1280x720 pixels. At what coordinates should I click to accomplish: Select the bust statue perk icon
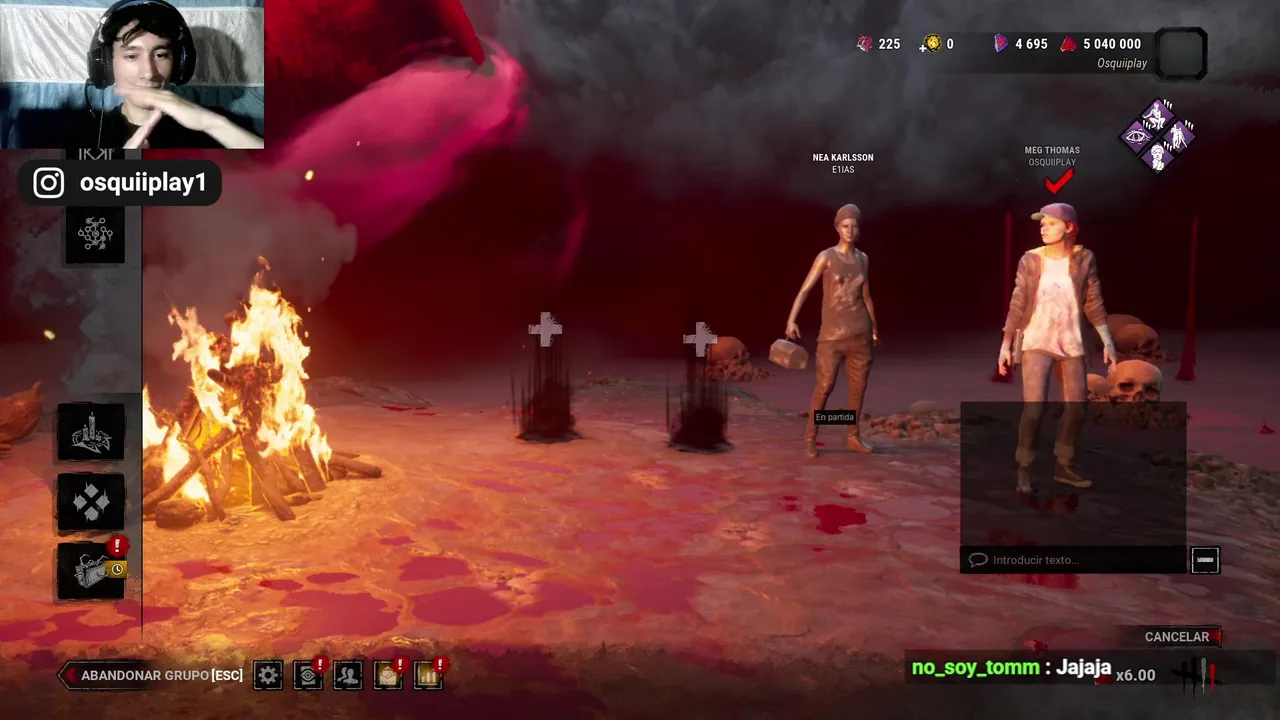(1158, 158)
